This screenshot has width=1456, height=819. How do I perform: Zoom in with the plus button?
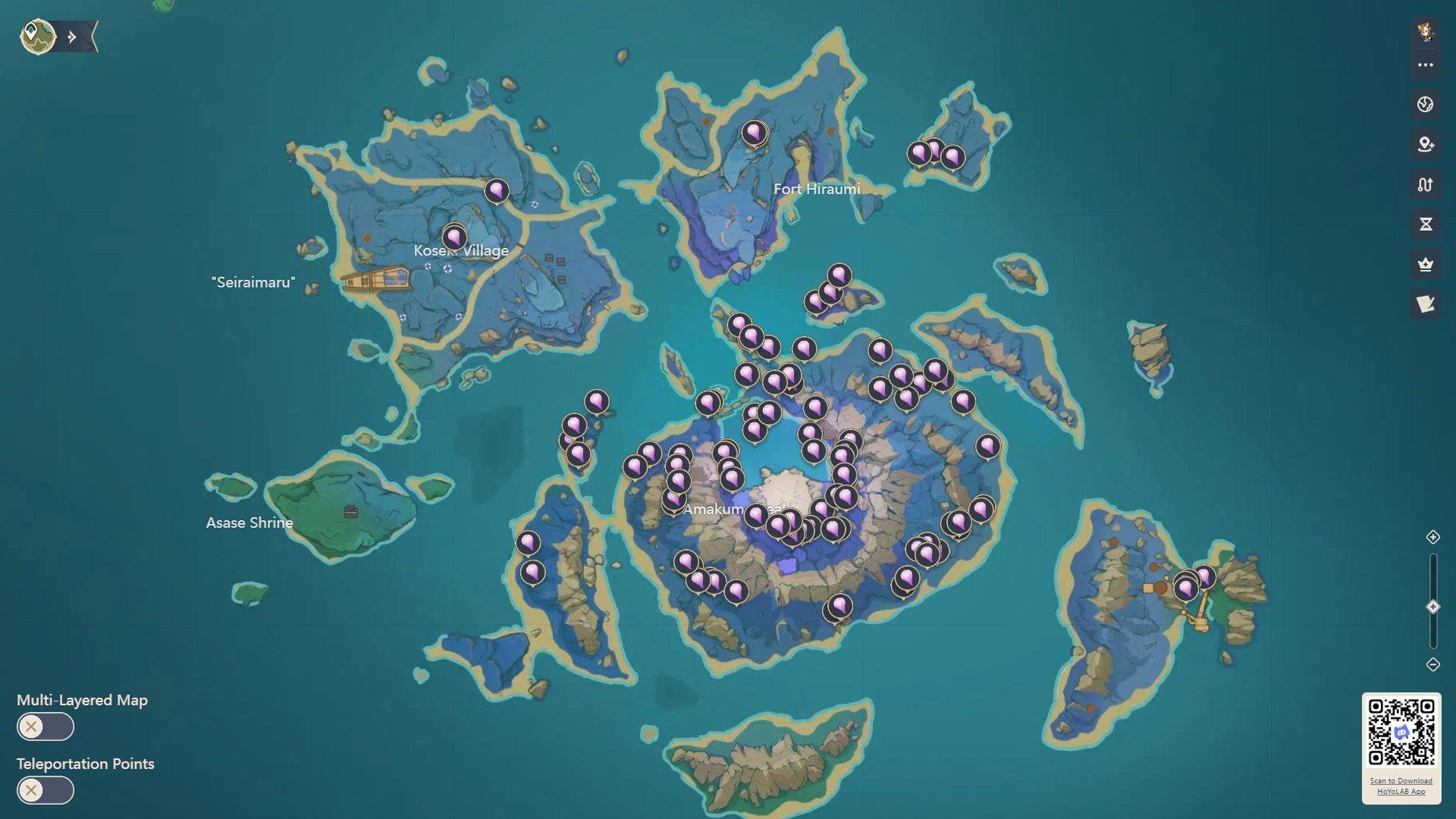point(1432,538)
